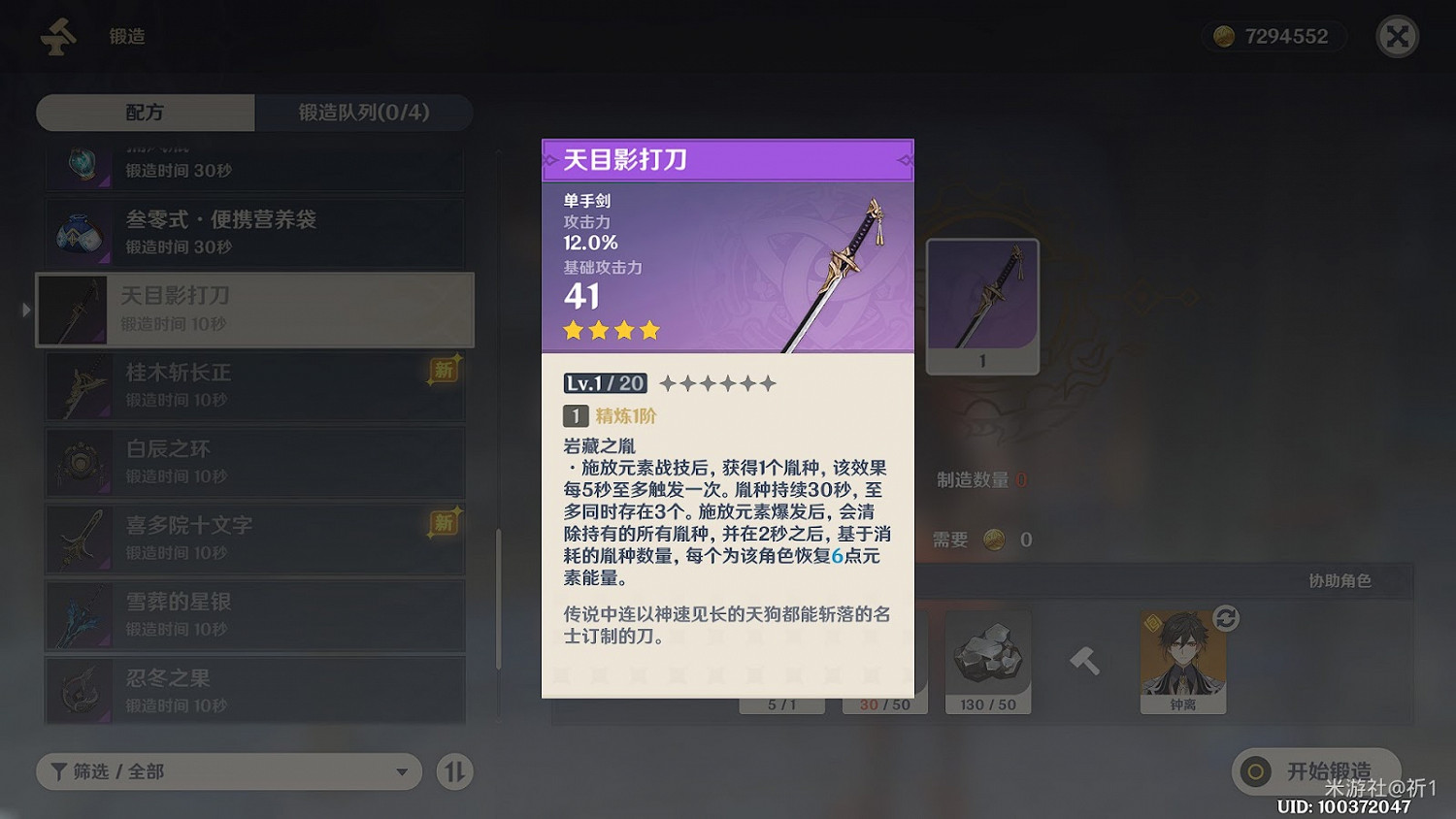Click the Mora coin icon next to 7294552

click(1225, 36)
